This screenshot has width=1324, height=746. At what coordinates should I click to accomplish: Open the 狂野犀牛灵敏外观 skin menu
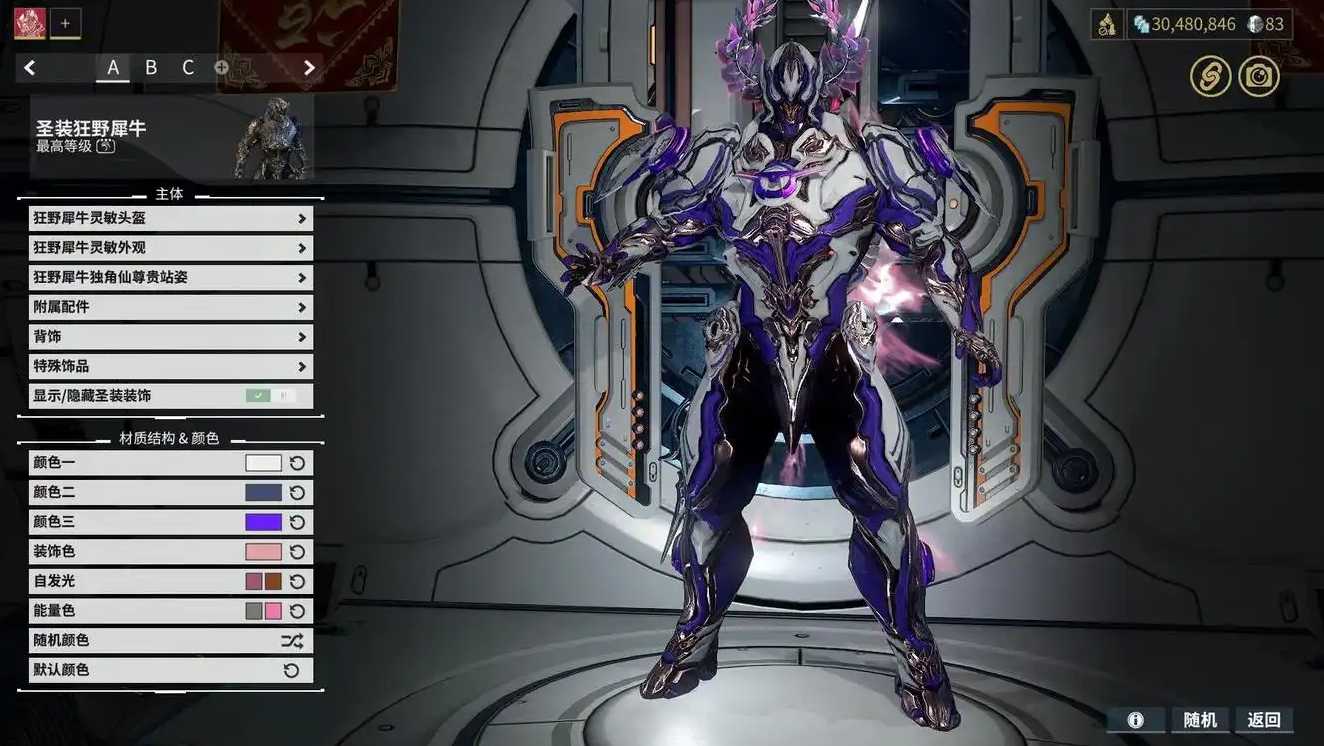pos(170,248)
